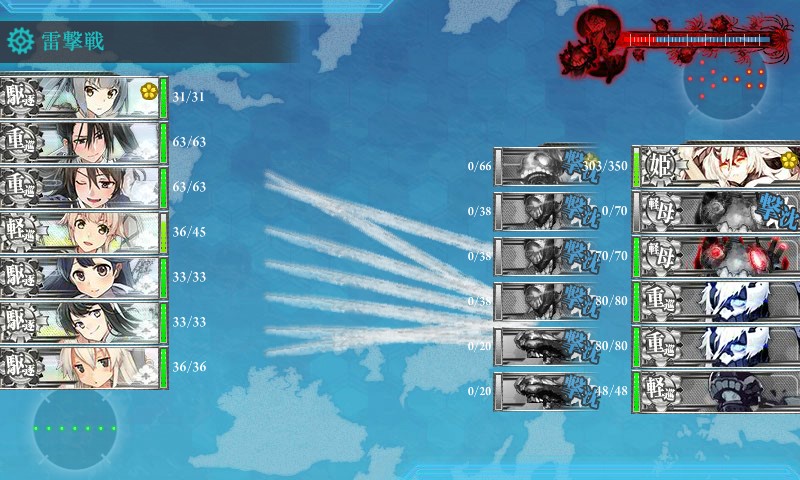Select the enemy light carrier with 70/70 HP
Viewport: 800px width, 480px height.
[x=716, y=255]
